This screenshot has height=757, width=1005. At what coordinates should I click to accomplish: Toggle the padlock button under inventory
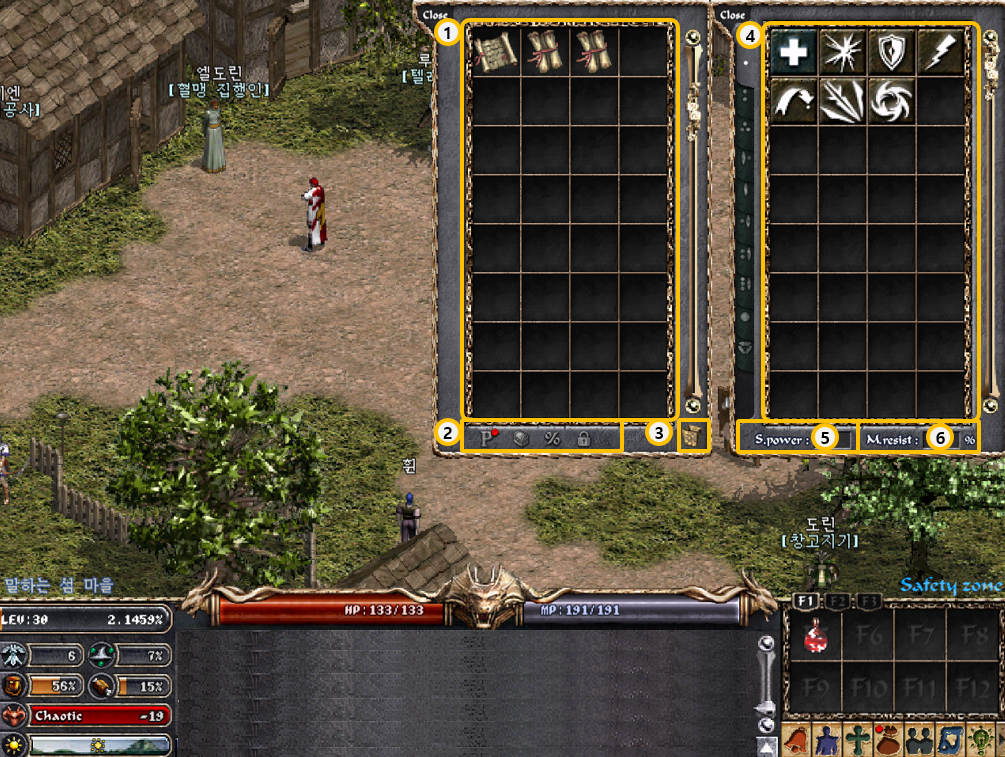coord(583,437)
